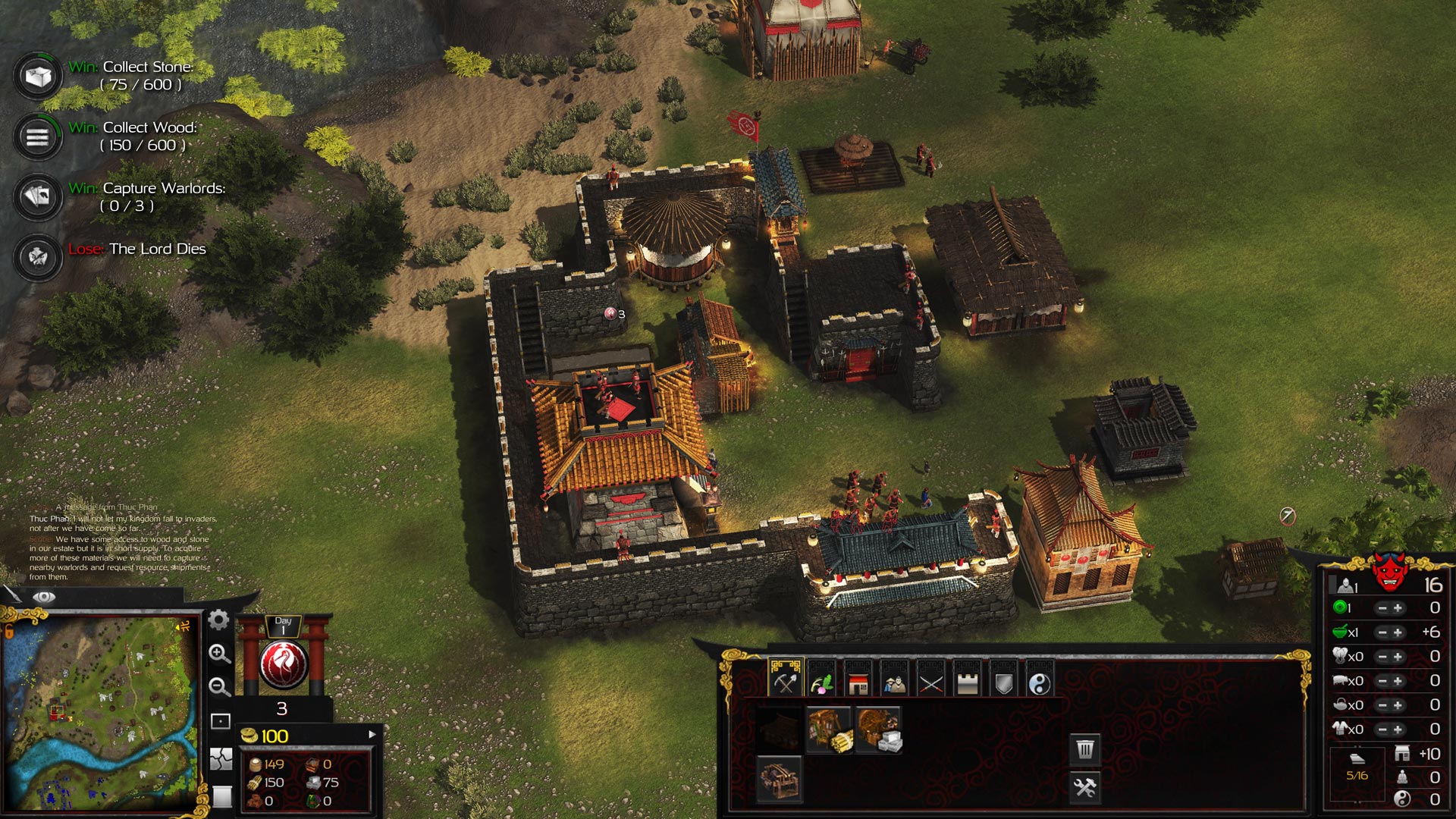Switch to the farming buildings tab
Image resolution: width=1456 pixels, height=819 pixels.
pos(821,683)
